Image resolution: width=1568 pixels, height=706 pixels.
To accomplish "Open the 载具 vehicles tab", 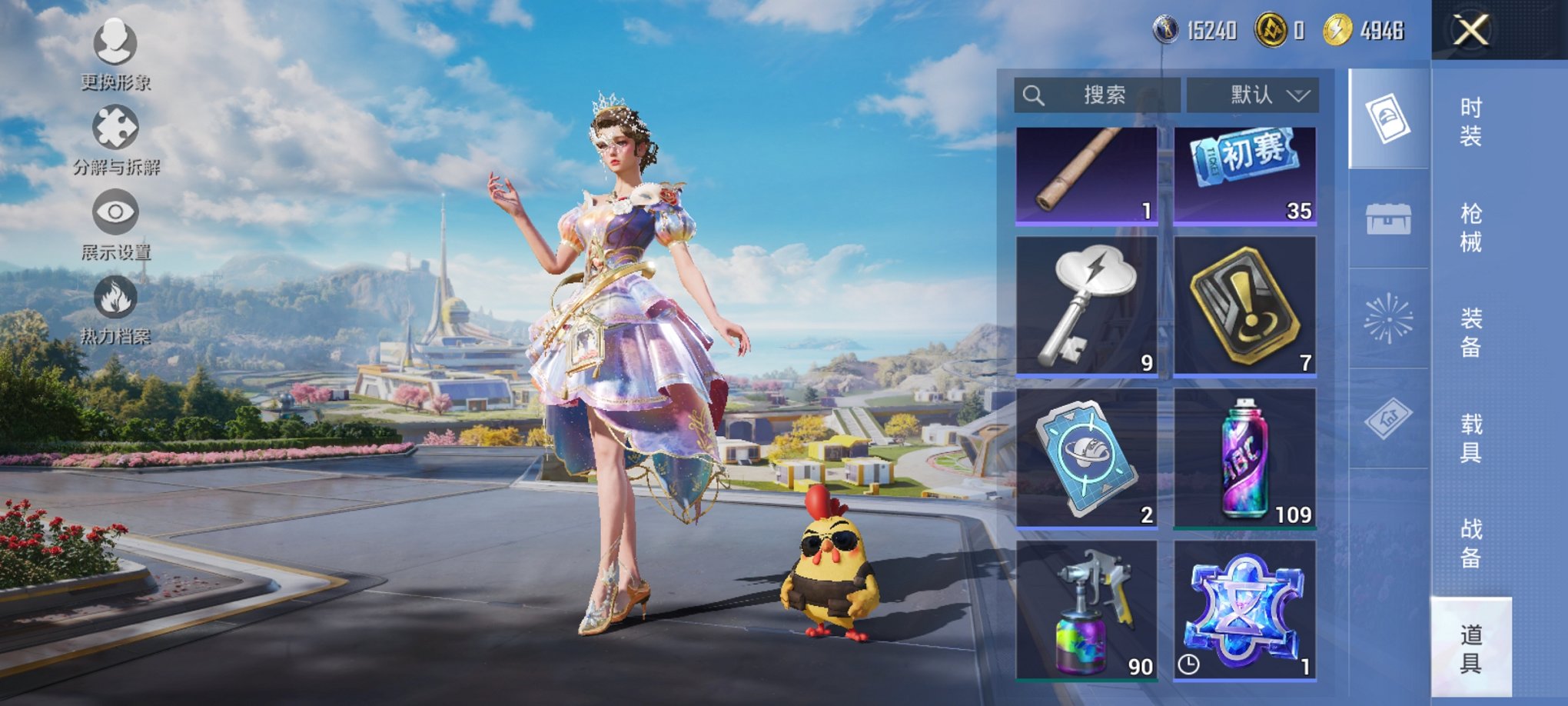I will coord(1470,438).
